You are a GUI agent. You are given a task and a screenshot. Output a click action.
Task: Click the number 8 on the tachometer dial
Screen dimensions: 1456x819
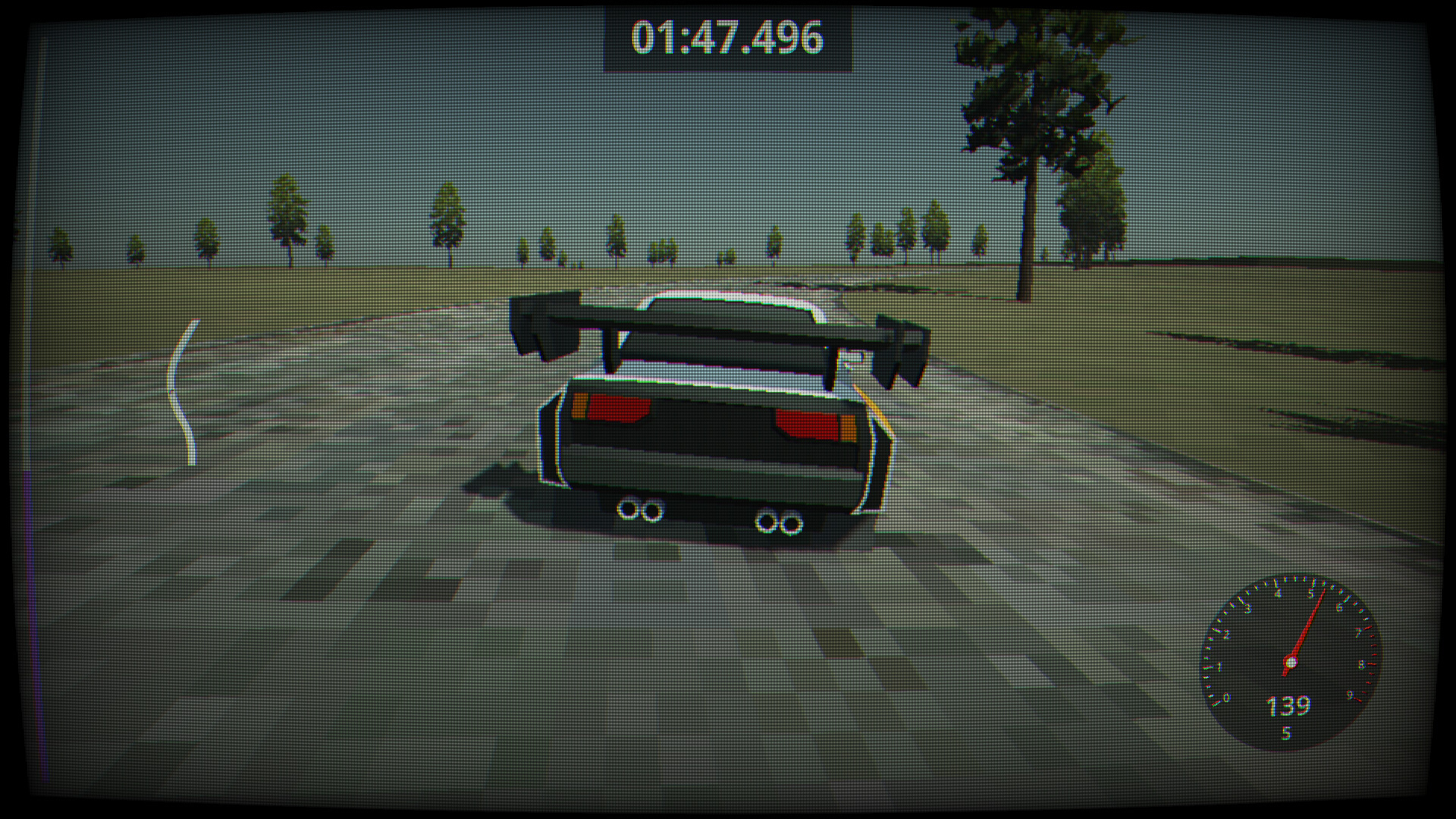[x=1361, y=665]
